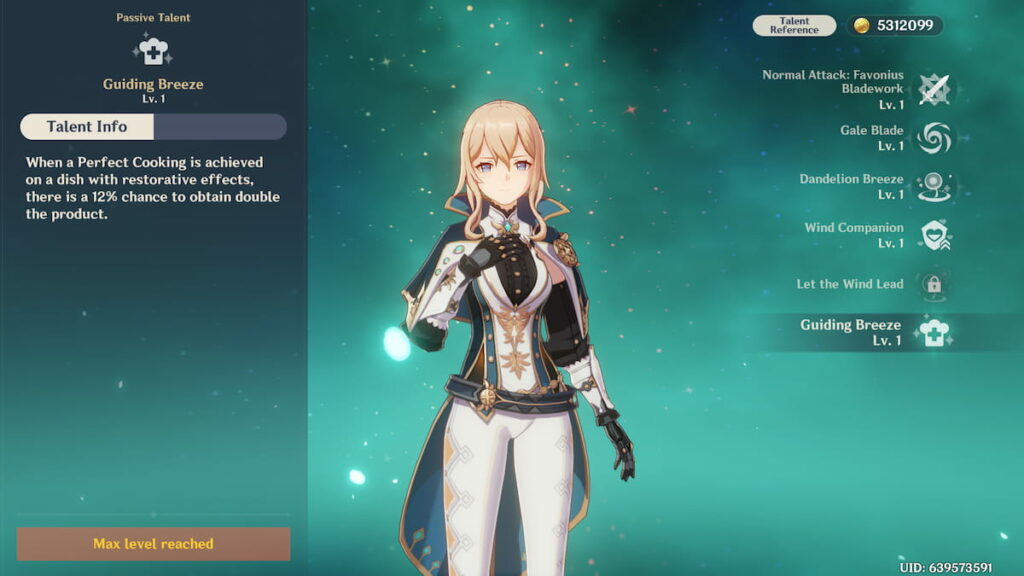Open the Wind Companion passive talent
This screenshot has width=1024, height=576.
(934, 235)
